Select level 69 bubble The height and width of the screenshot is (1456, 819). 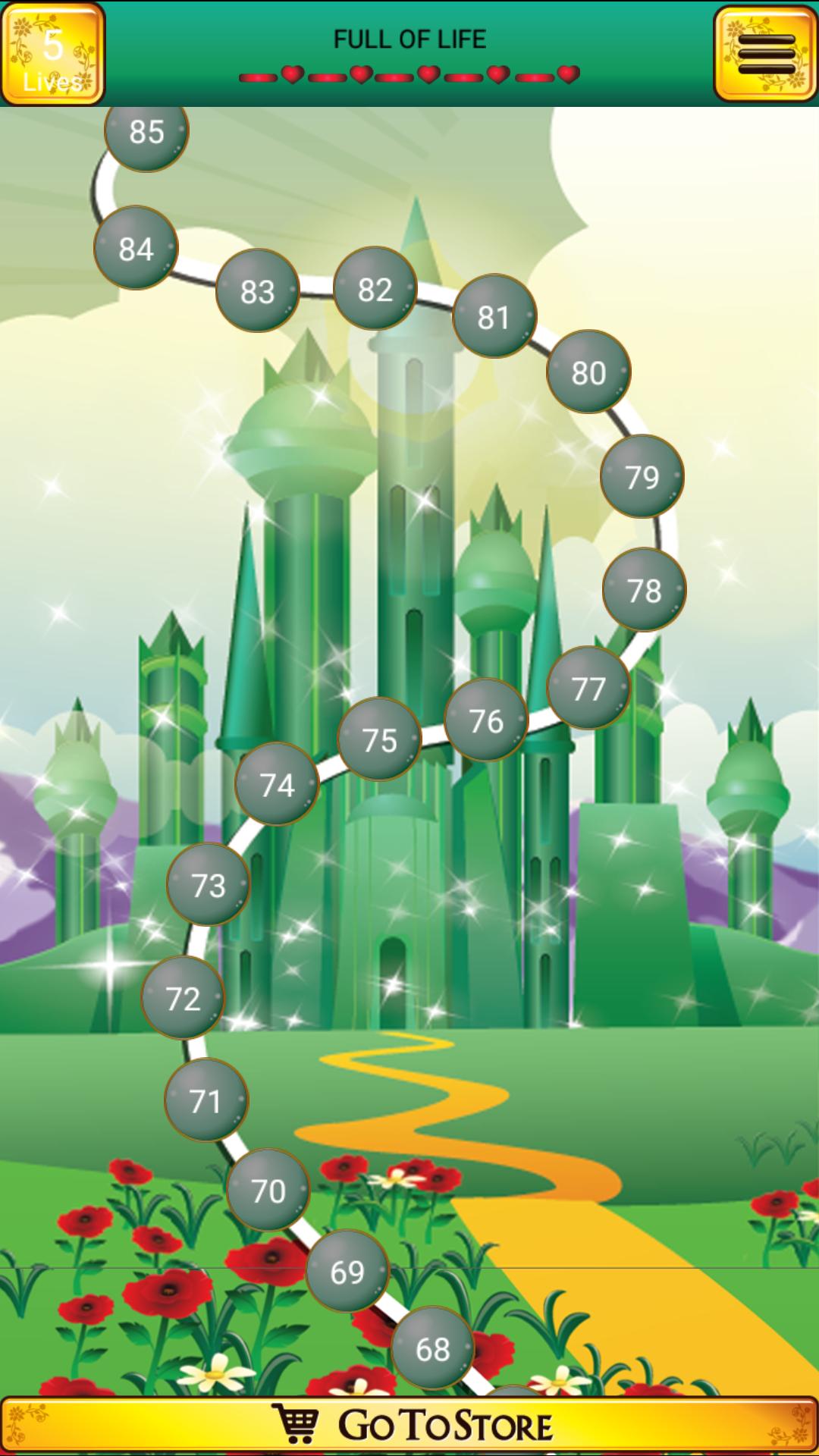(x=347, y=1271)
